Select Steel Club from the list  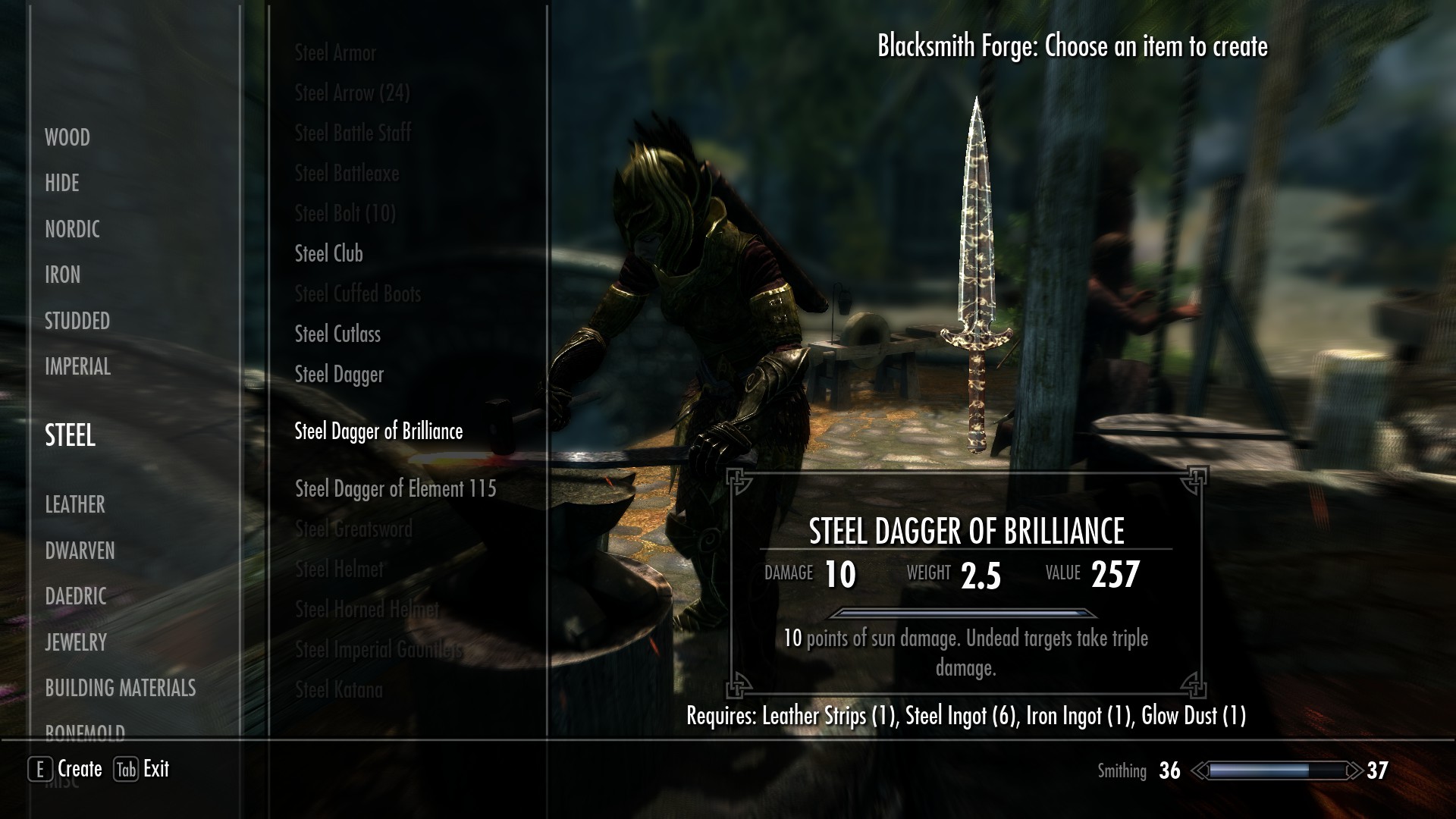click(x=328, y=253)
